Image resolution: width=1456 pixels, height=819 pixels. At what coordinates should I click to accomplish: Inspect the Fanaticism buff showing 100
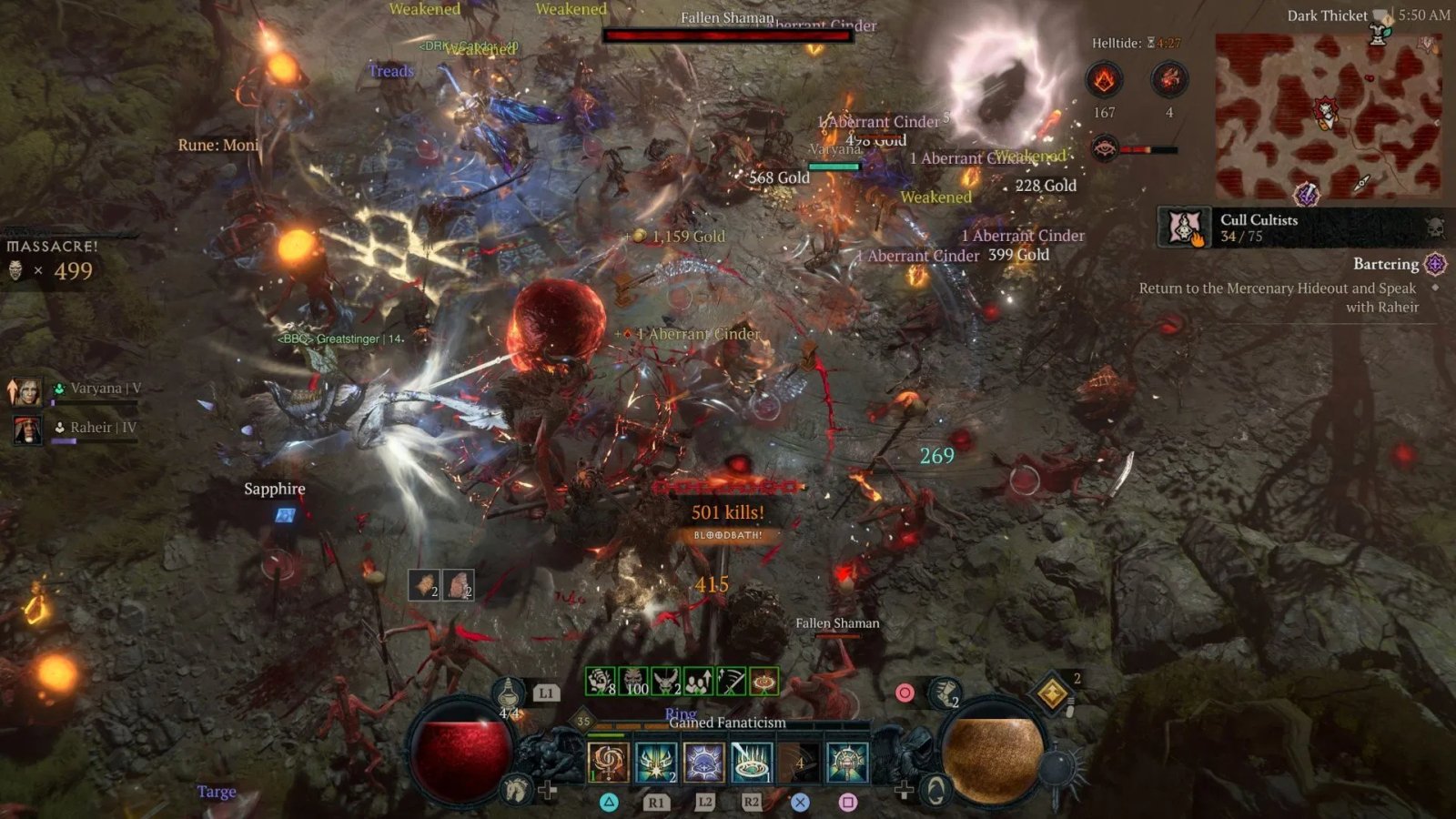point(634,681)
